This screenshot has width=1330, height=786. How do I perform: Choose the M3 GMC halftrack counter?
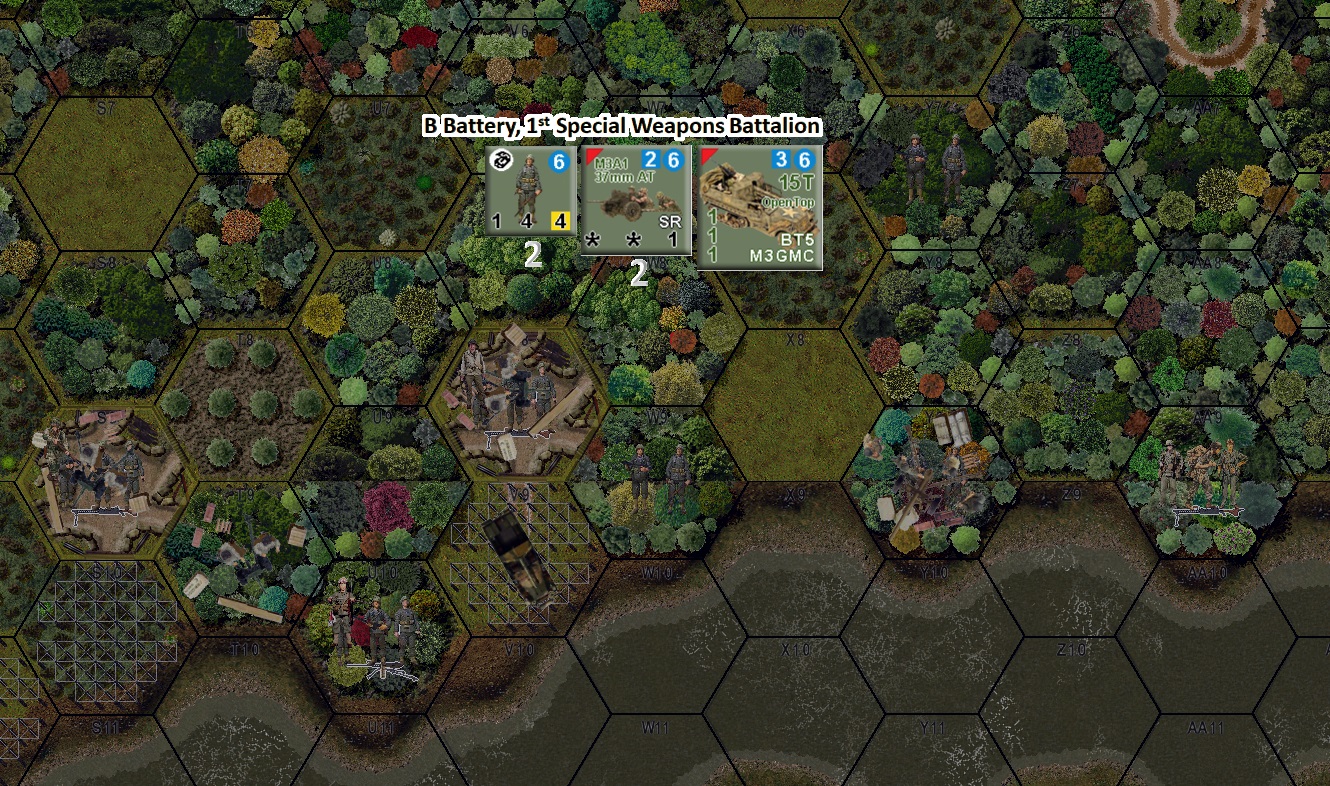pyautogui.click(x=760, y=207)
